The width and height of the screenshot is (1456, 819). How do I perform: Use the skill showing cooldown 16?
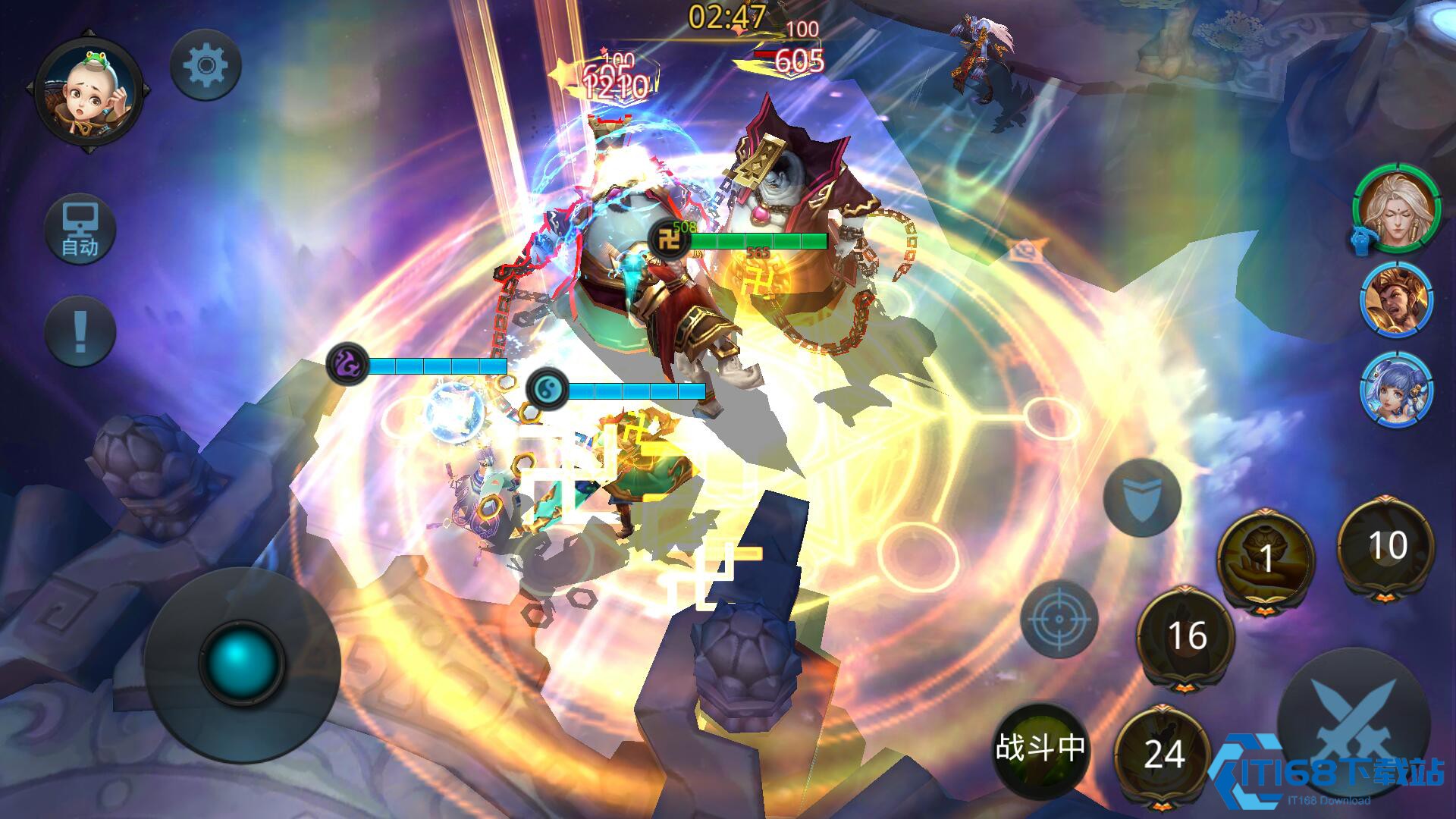pos(1186,635)
